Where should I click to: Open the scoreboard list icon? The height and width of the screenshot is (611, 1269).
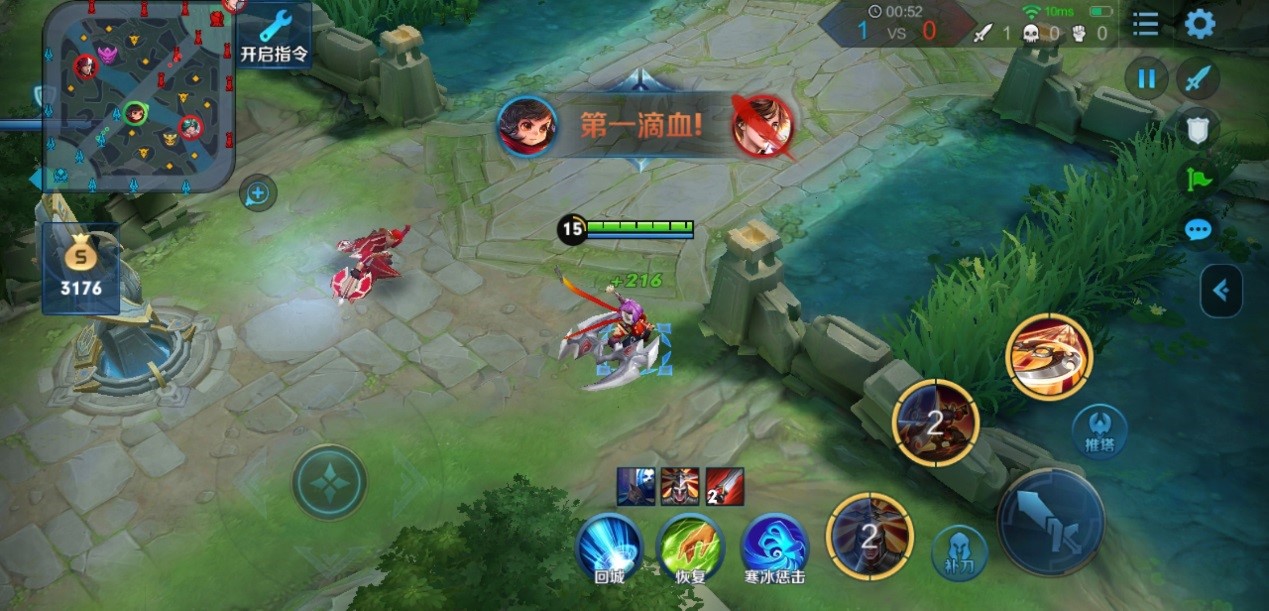point(1145,24)
